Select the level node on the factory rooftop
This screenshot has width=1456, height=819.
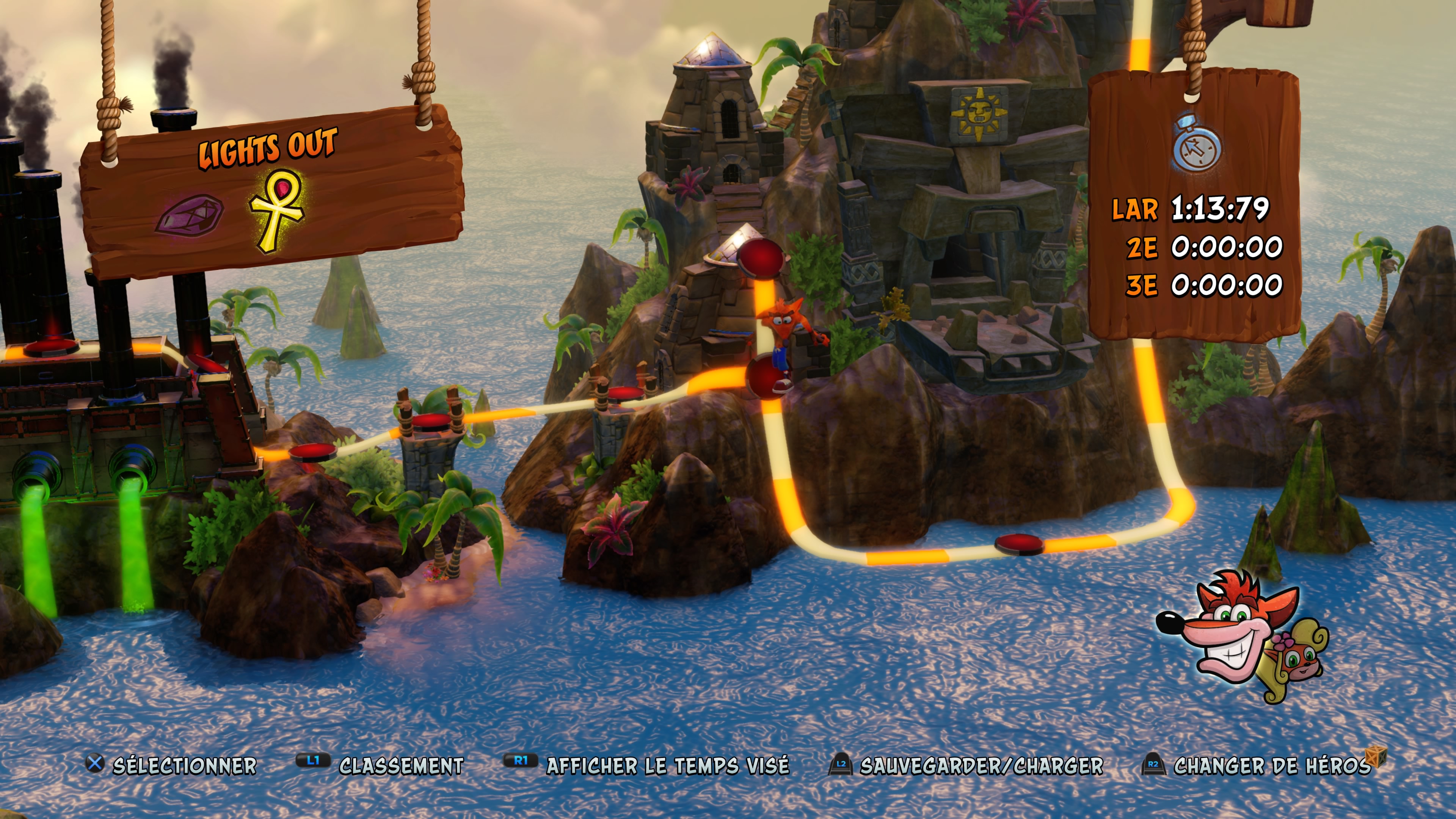pos(51,347)
